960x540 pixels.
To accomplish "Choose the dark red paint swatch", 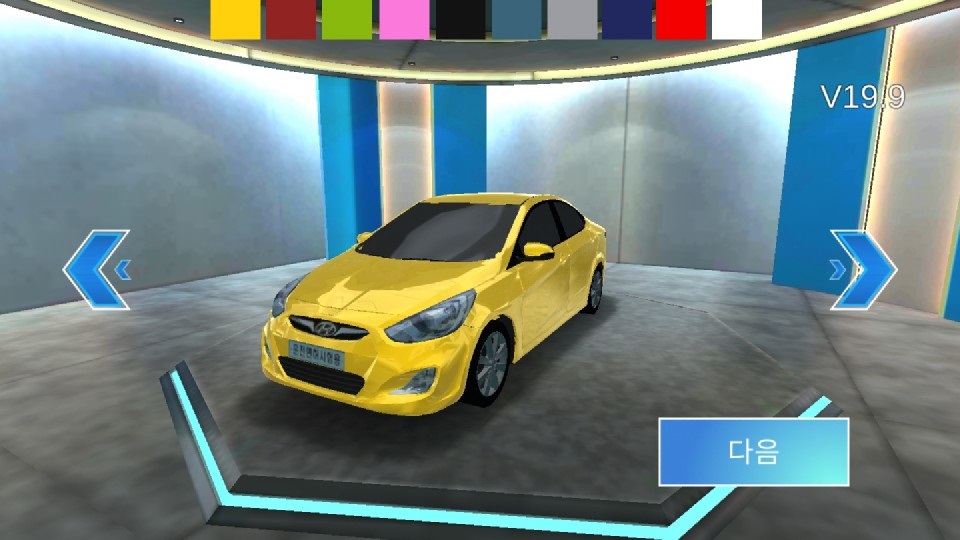I will (x=291, y=19).
